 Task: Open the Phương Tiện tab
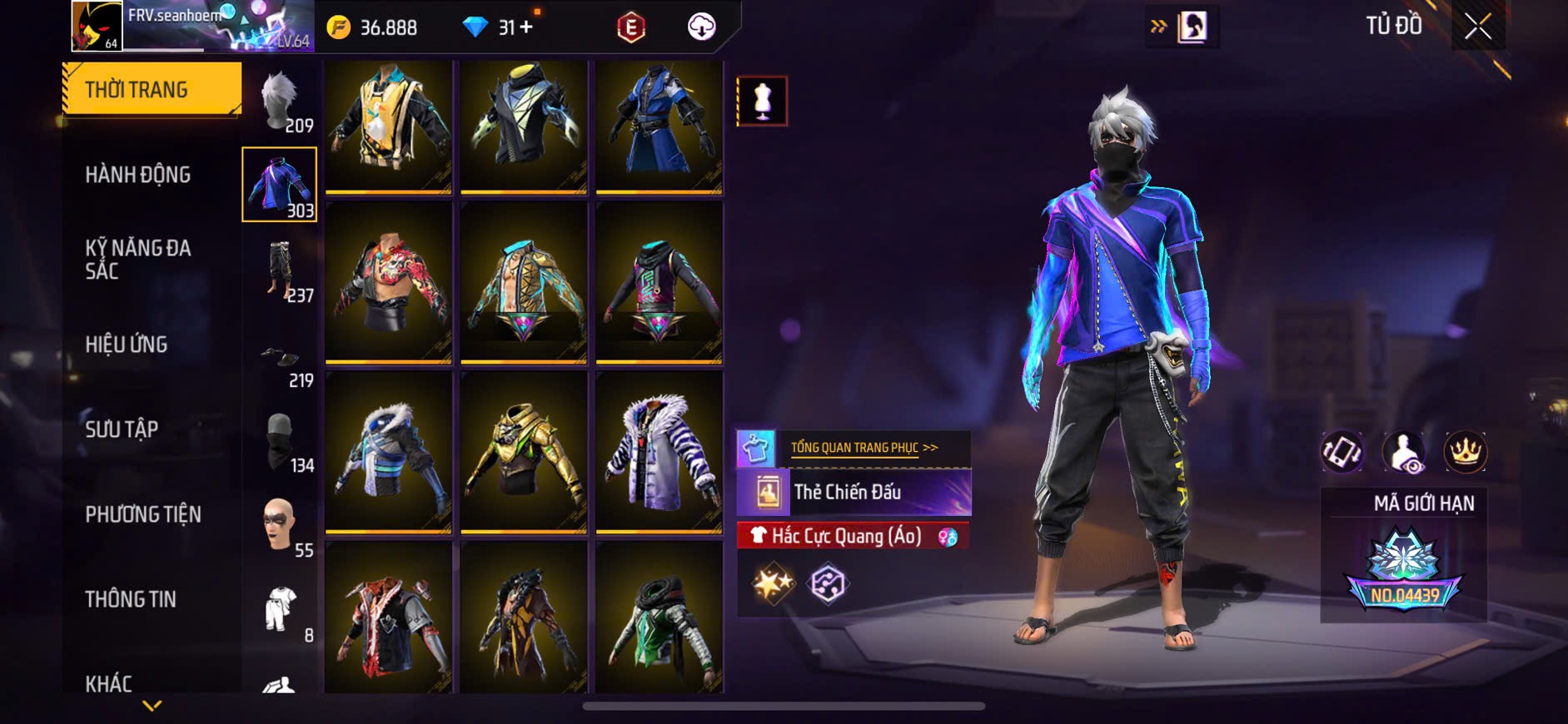(143, 514)
